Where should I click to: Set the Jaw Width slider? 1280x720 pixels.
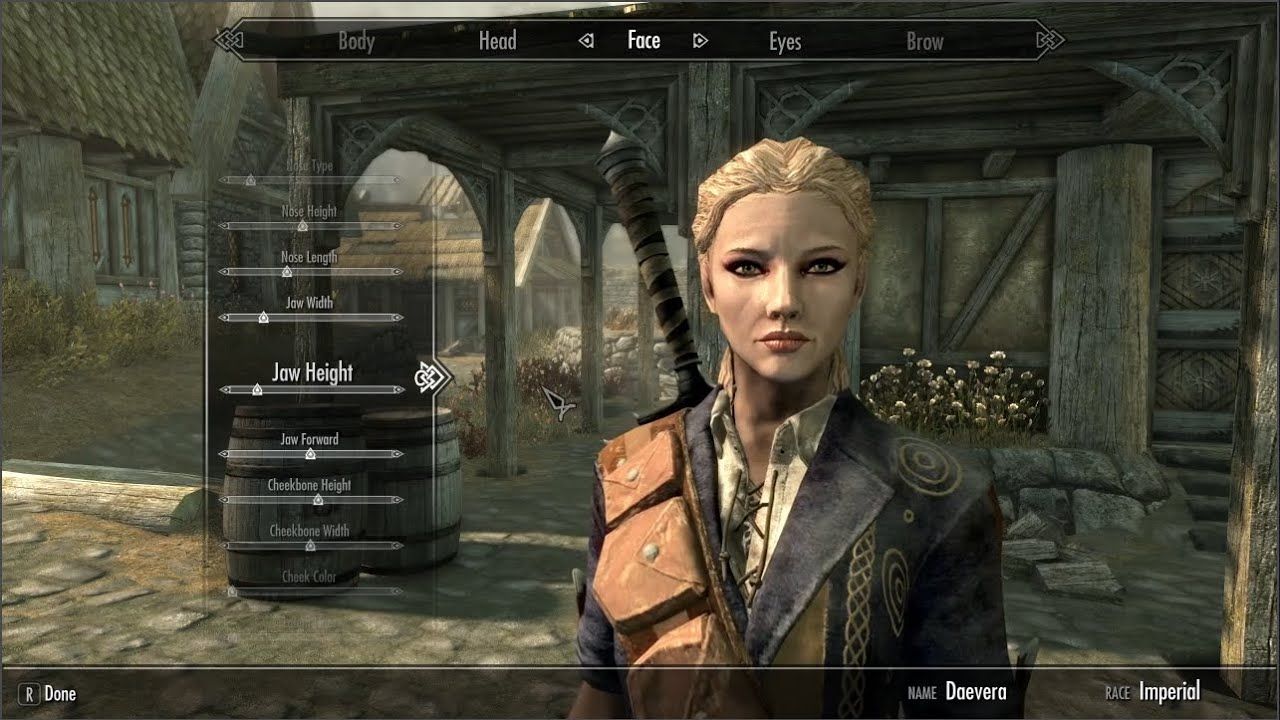point(263,317)
